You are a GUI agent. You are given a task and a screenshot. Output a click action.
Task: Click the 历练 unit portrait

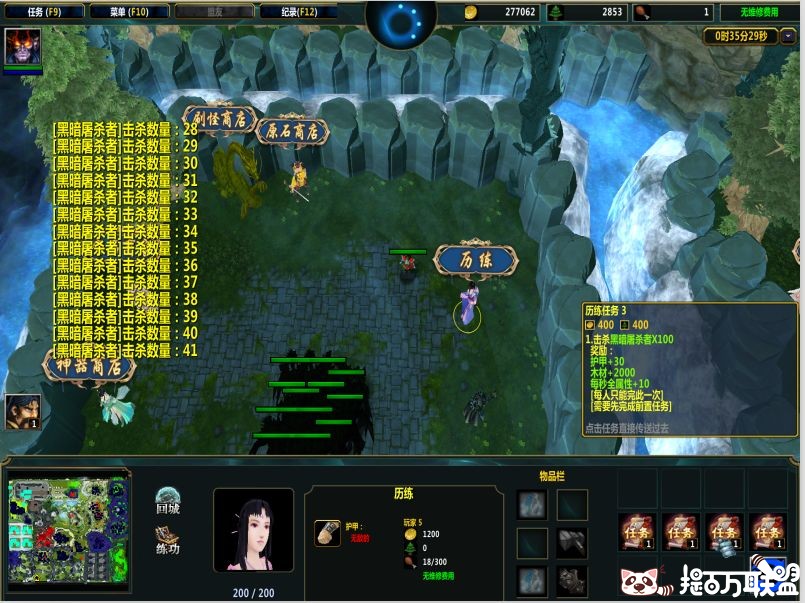pyautogui.click(x=254, y=529)
